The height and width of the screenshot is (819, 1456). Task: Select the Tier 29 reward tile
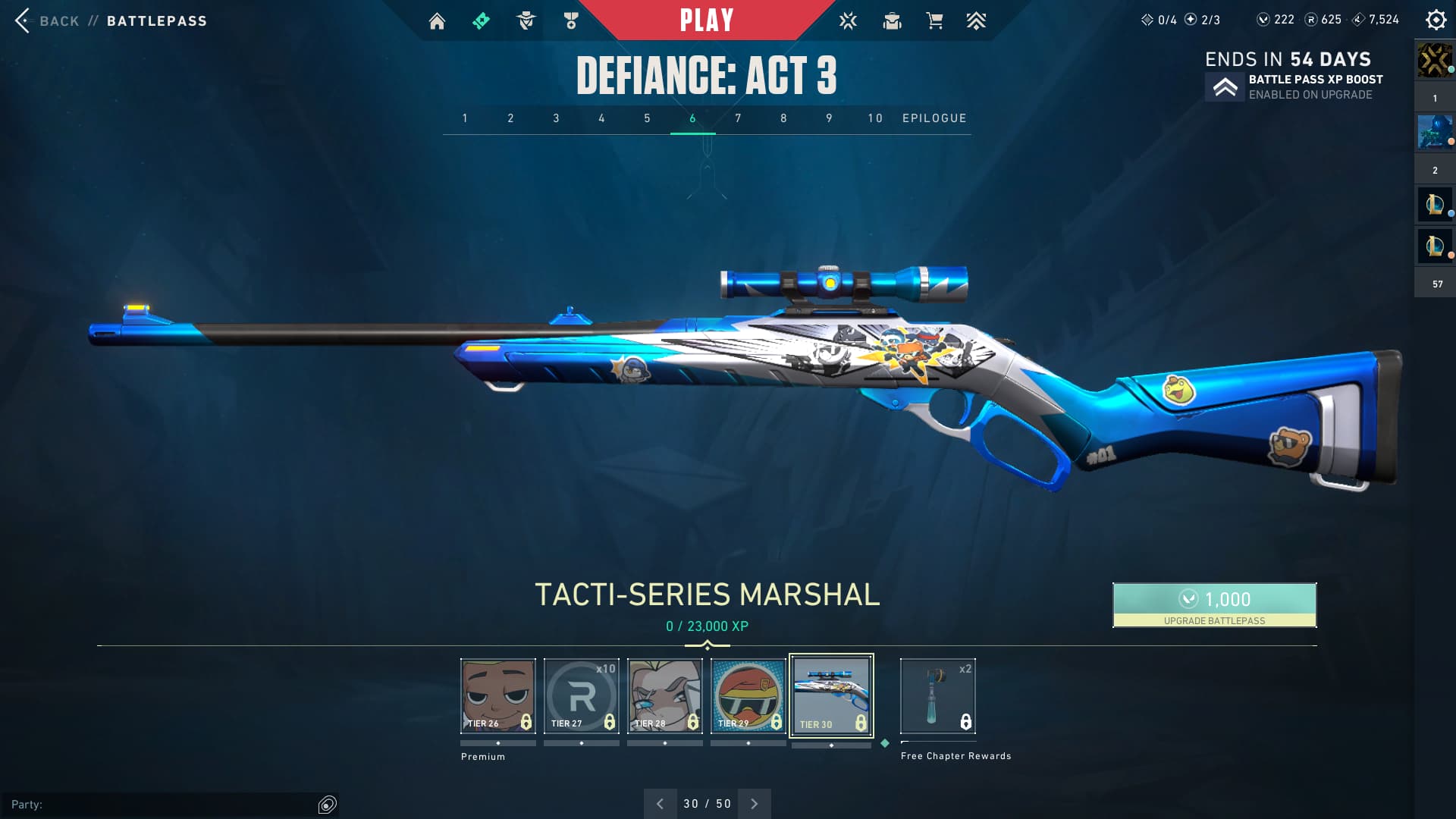[x=748, y=695]
